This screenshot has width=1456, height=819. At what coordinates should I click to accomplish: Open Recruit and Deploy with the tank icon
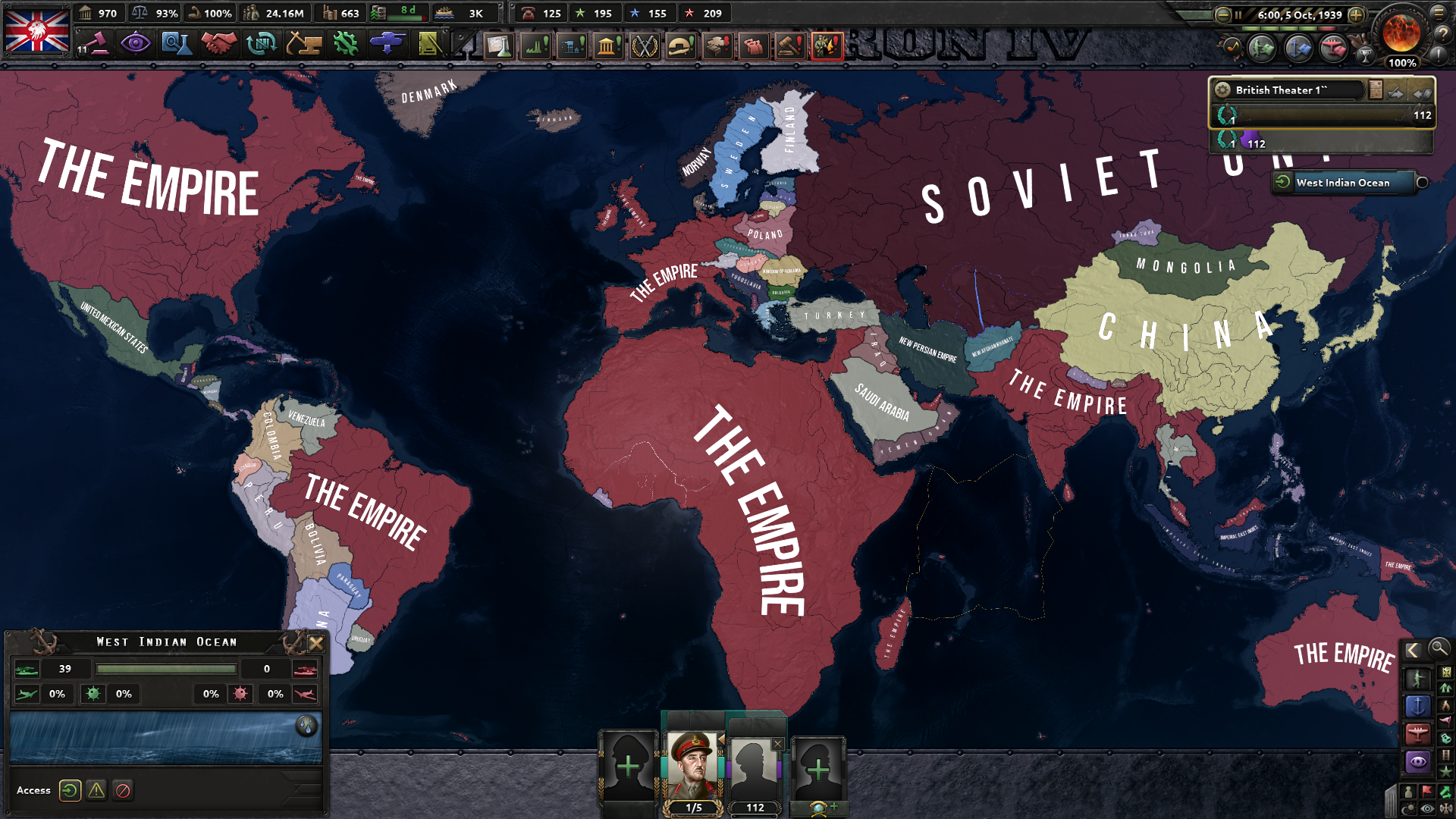388,43
